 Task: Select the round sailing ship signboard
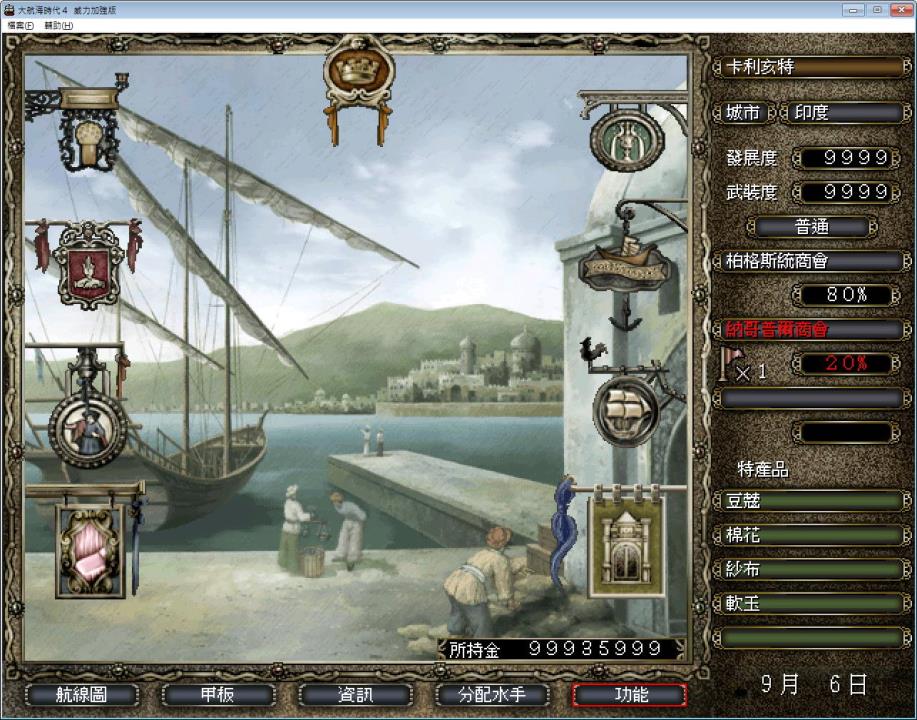(625, 407)
